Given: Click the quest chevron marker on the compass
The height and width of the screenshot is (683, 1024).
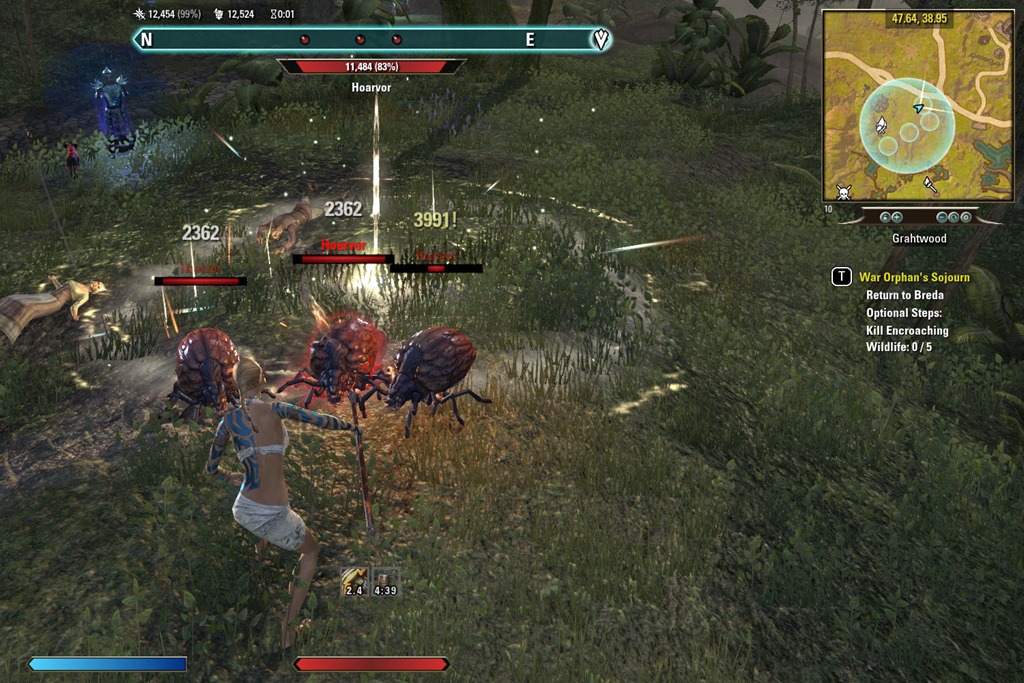Looking at the screenshot, I should click(x=600, y=39).
